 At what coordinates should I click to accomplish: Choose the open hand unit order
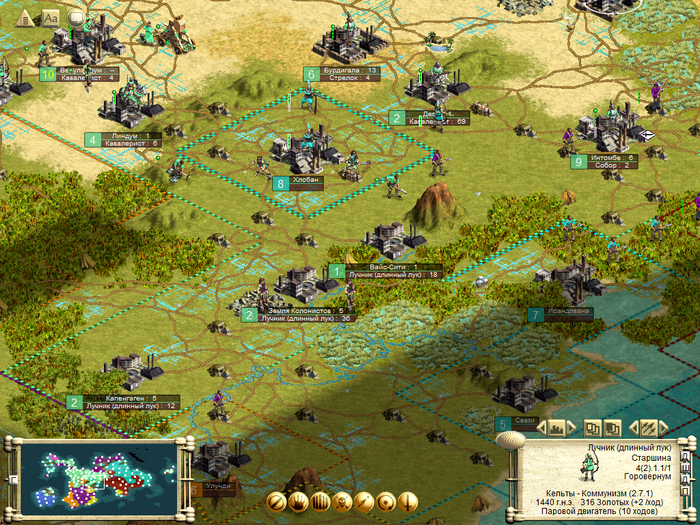[299, 502]
